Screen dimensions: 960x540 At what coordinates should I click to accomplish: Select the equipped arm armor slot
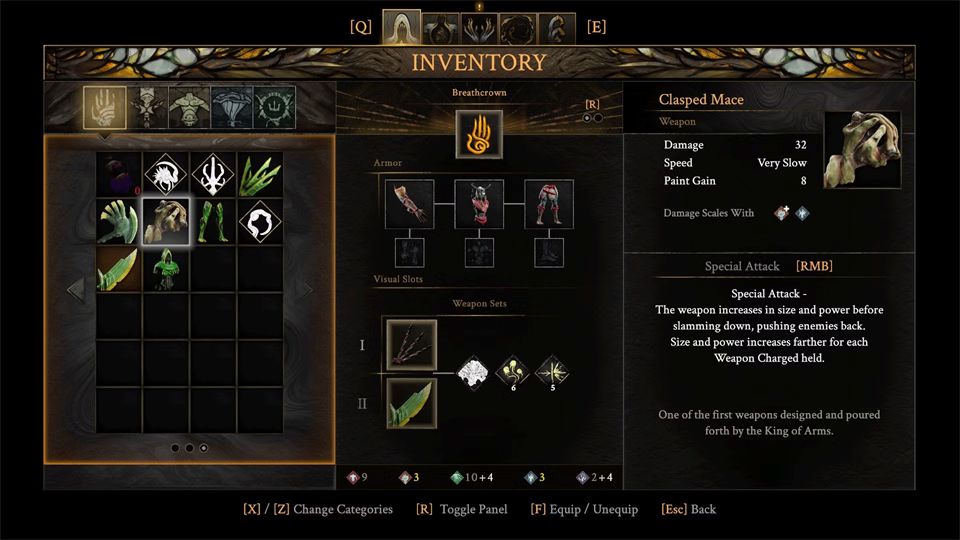click(409, 204)
